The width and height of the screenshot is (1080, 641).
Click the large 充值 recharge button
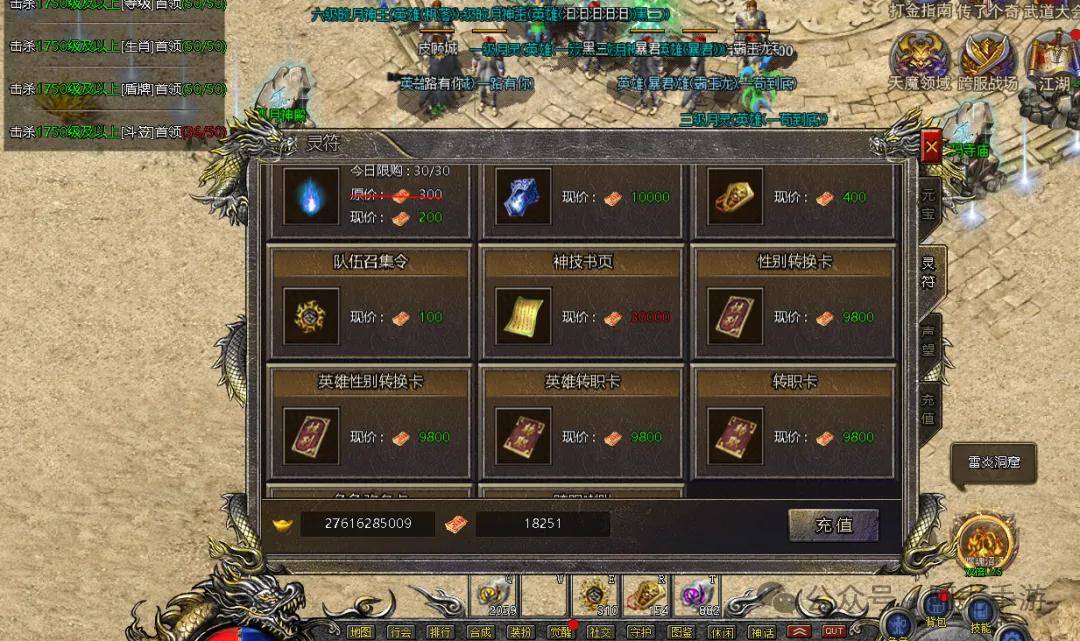pyautogui.click(x=833, y=525)
